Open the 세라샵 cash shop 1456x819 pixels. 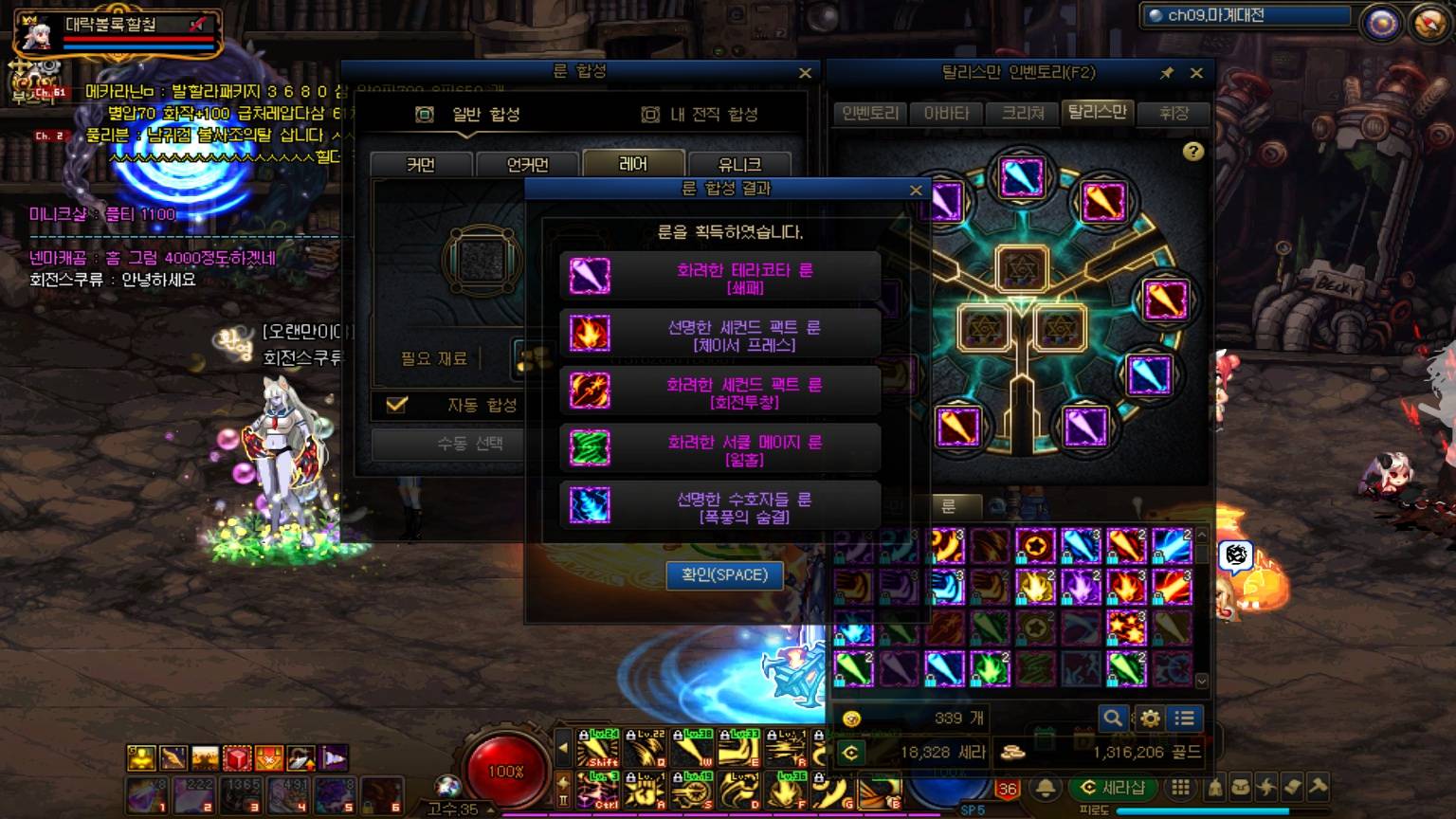click(x=1113, y=788)
